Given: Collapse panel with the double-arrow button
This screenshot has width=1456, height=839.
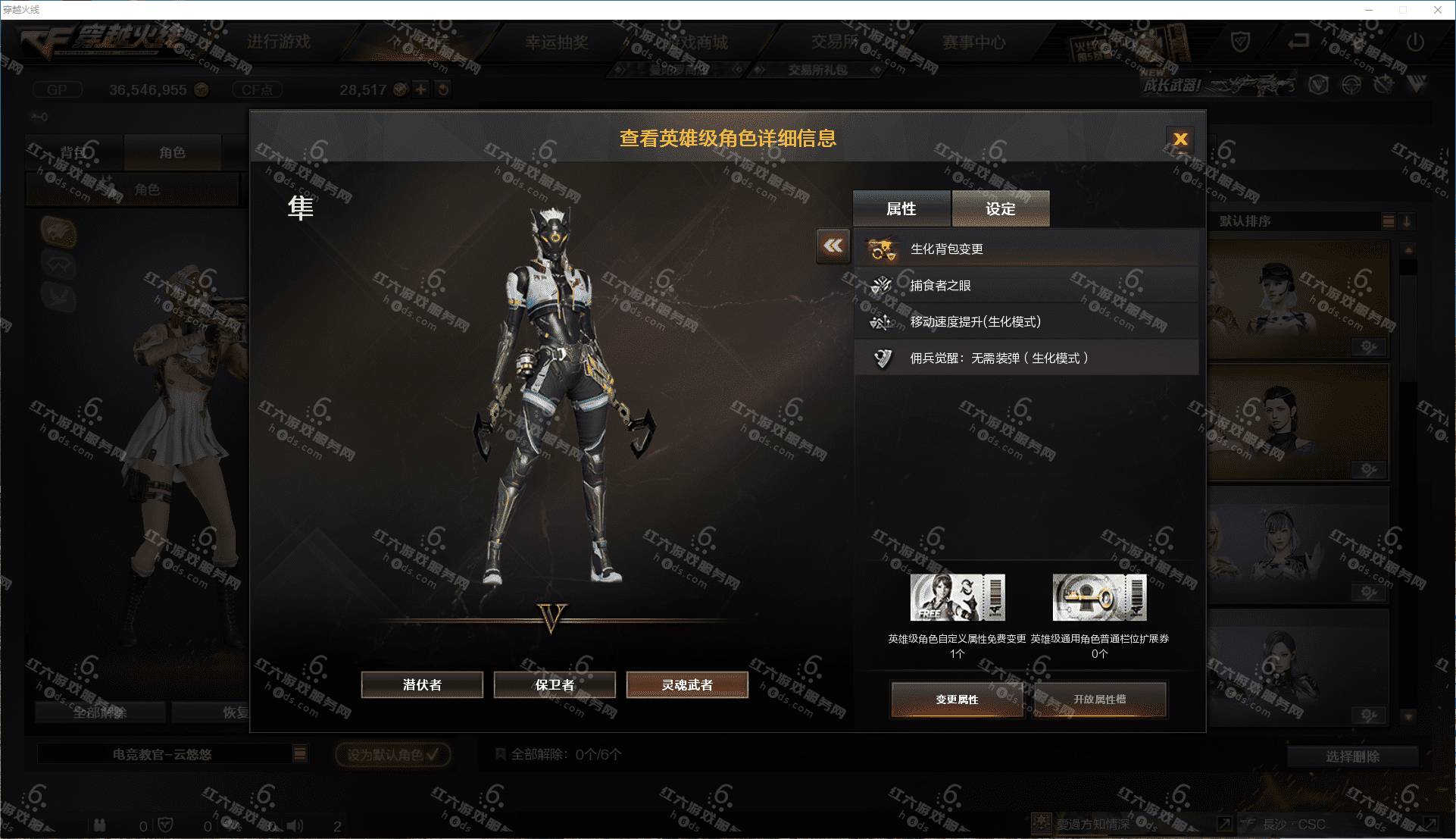Looking at the screenshot, I should pos(833,246).
